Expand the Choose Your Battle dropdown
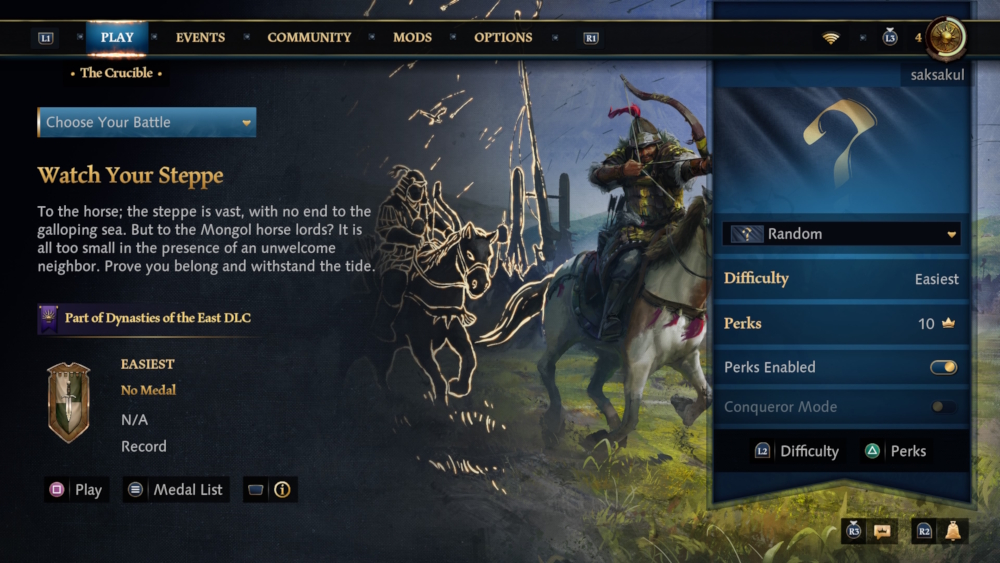Screen dimensions: 1000x563 (146, 122)
